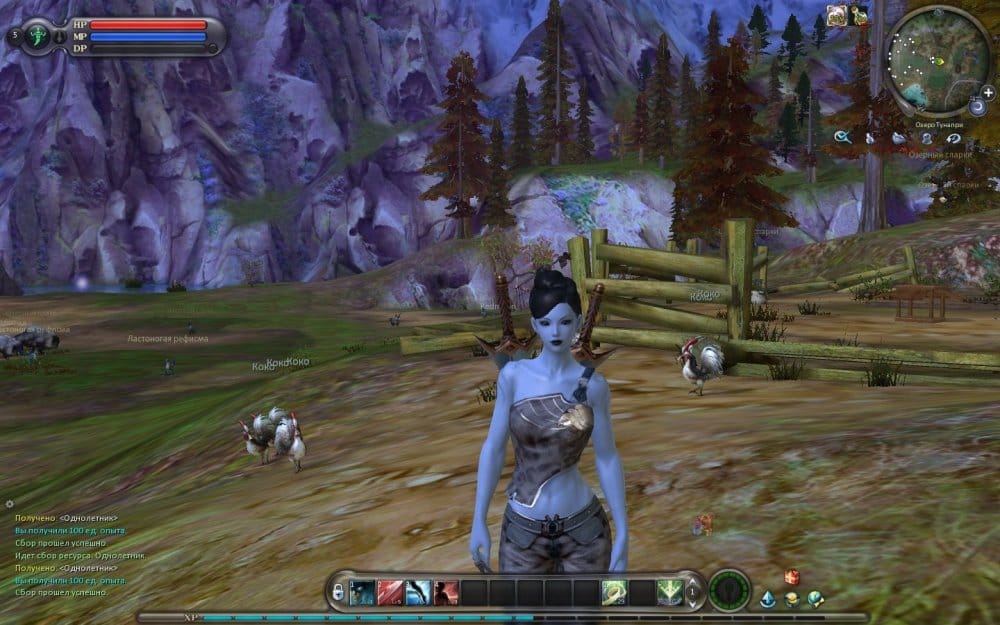Image resolution: width=1000 pixels, height=625 pixels.
Task: Open the blue droplet menu button
Action: [768, 598]
